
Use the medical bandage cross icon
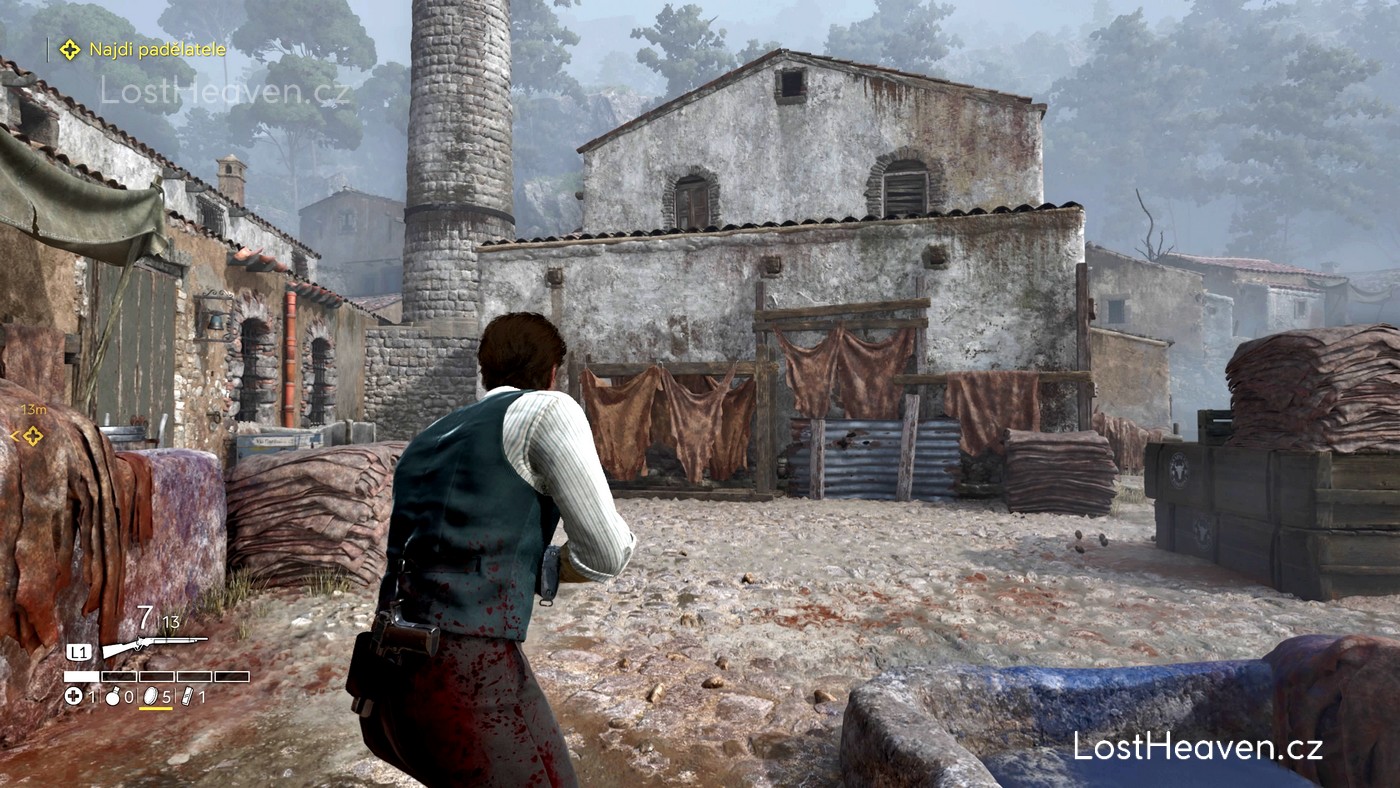(x=73, y=696)
